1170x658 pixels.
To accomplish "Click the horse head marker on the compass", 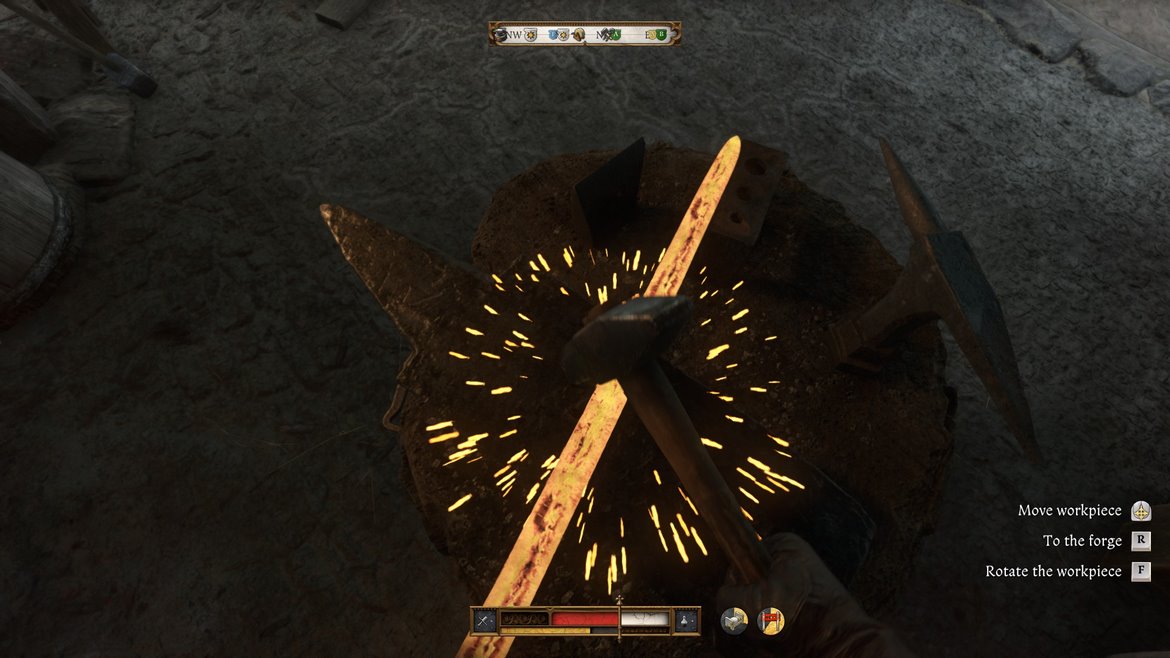I will 578,35.
